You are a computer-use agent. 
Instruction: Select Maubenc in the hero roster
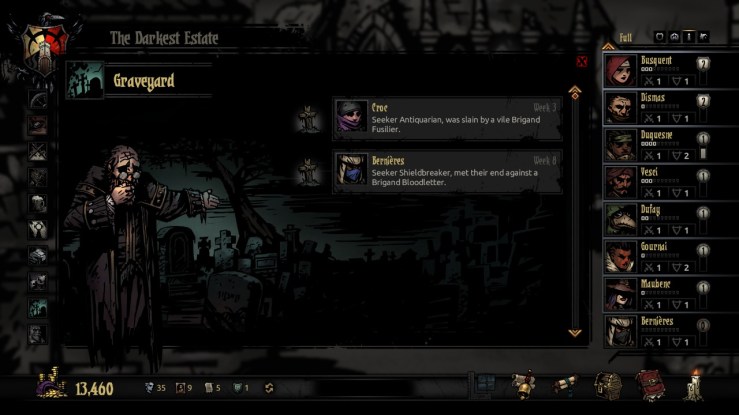tap(655, 294)
